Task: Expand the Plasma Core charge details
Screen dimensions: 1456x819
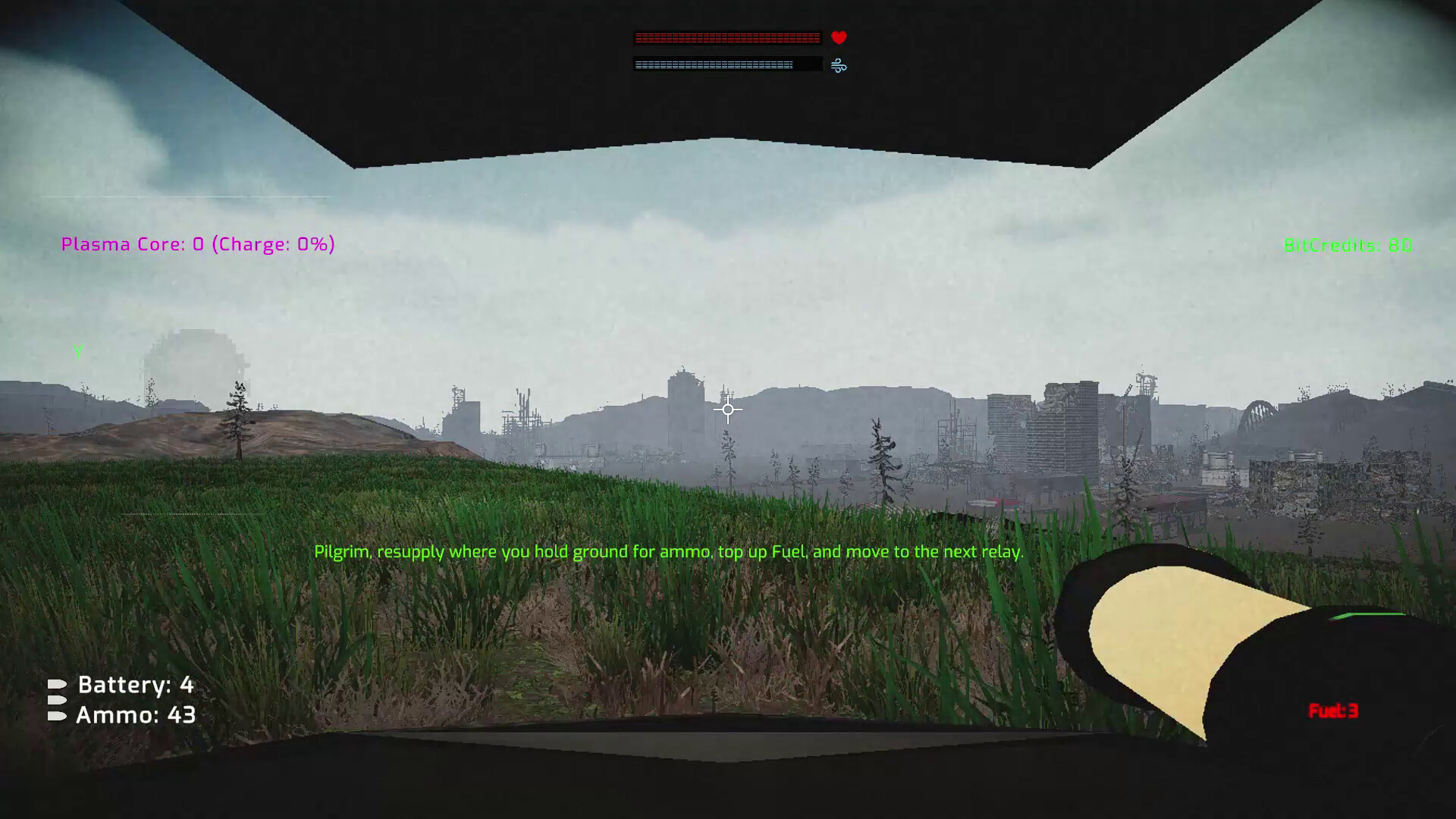Action: tap(197, 244)
